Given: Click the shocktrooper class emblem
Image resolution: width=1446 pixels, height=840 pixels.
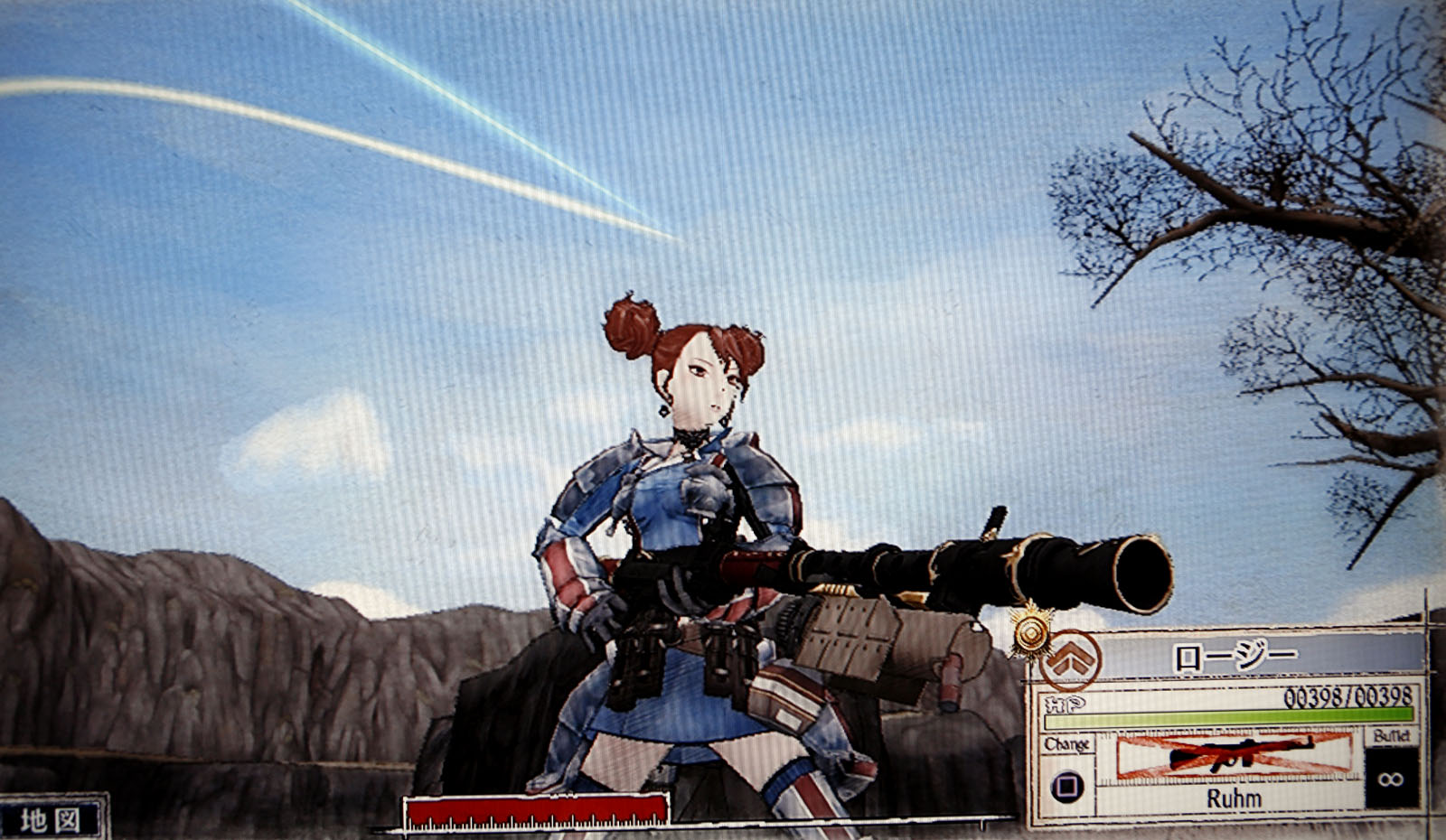Looking at the screenshot, I should pos(1072,661).
